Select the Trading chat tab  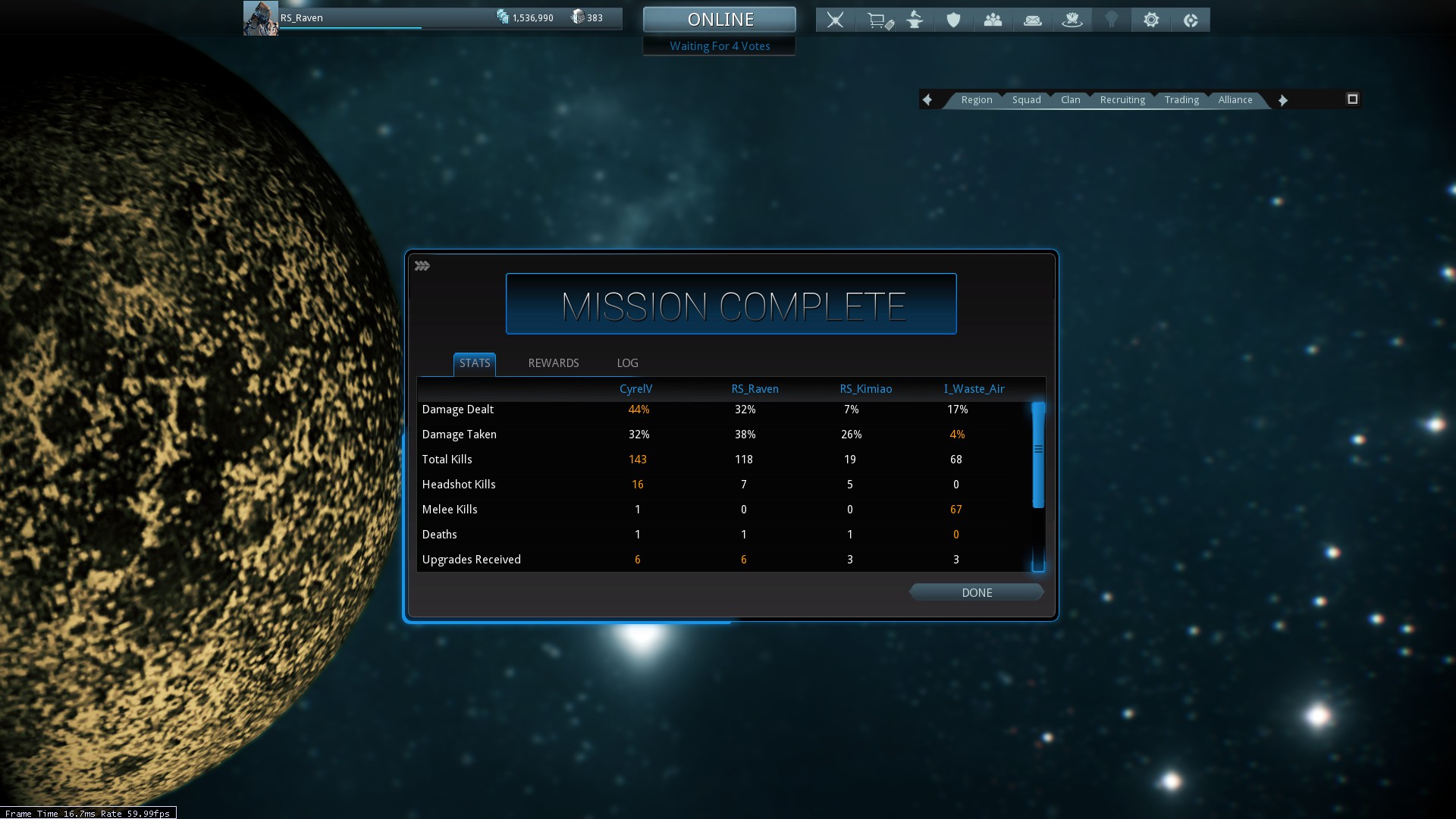[x=1181, y=100]
